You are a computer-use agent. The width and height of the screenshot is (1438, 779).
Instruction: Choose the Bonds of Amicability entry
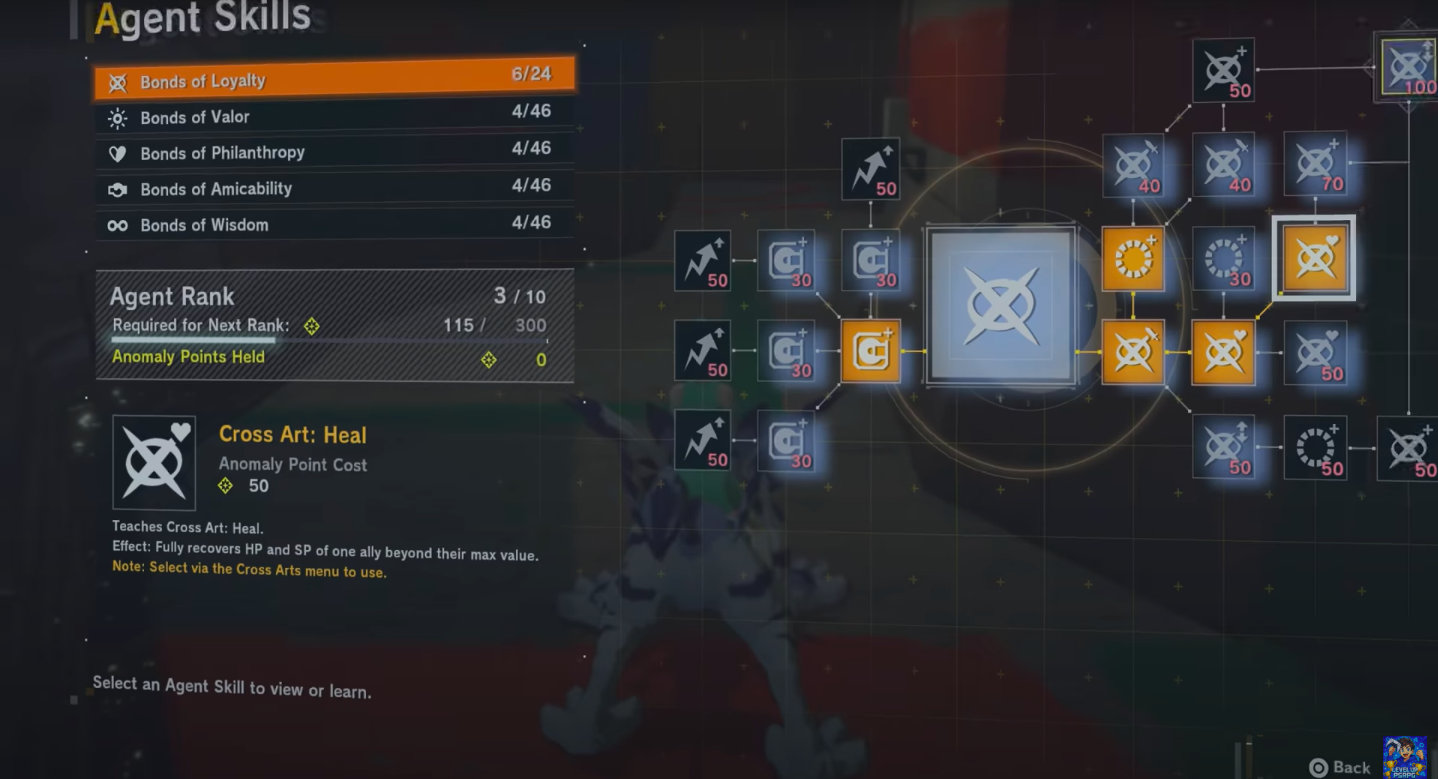tap(334, 189)
